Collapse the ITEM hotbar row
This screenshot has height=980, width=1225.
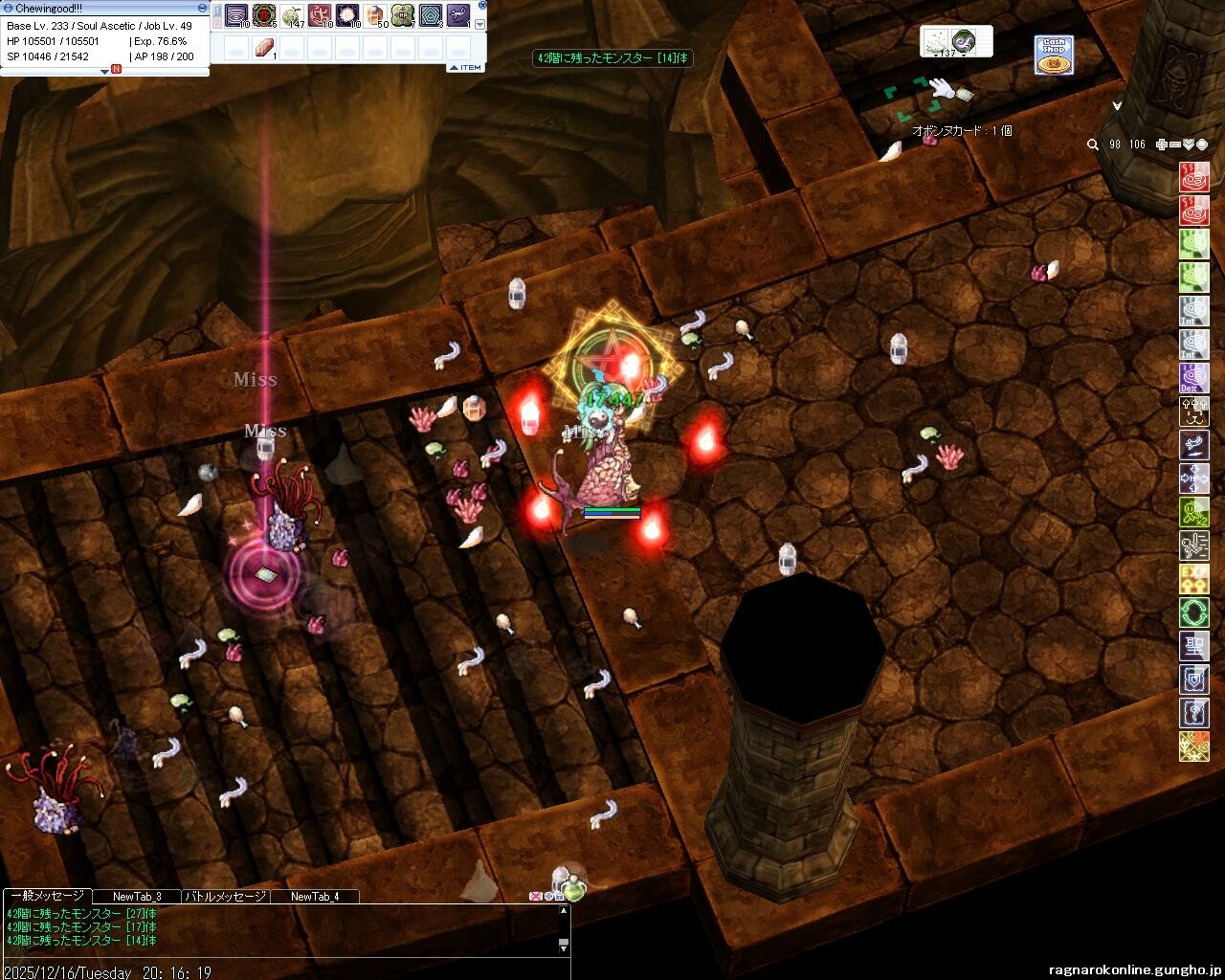(454, 67)
